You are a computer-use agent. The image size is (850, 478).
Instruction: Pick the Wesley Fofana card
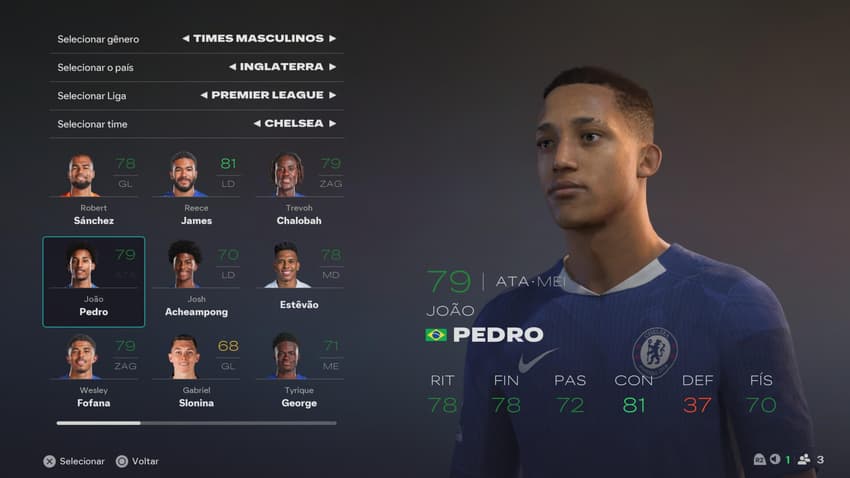click(x=93, y=372)
